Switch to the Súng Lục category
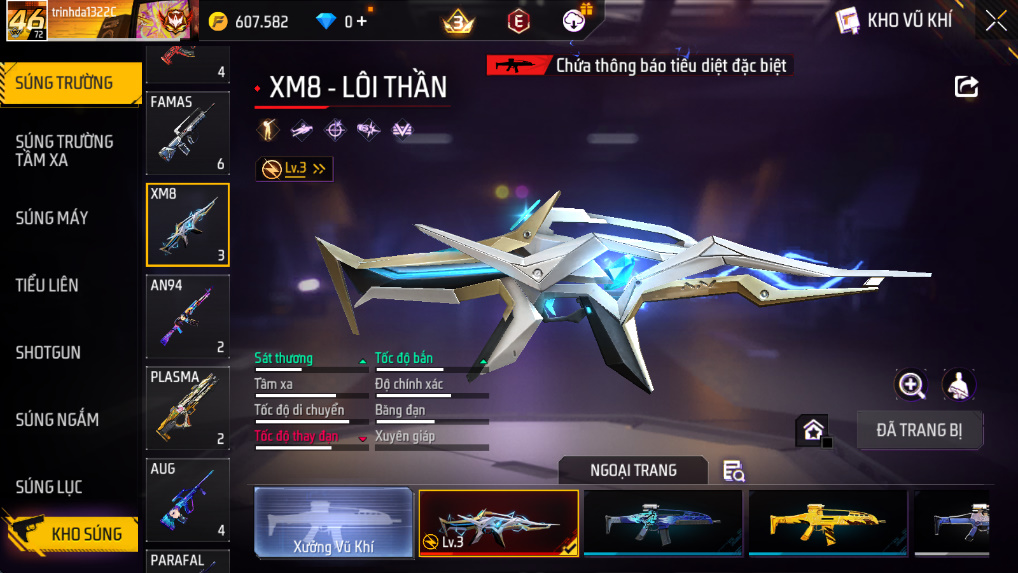 click(49, 487)
